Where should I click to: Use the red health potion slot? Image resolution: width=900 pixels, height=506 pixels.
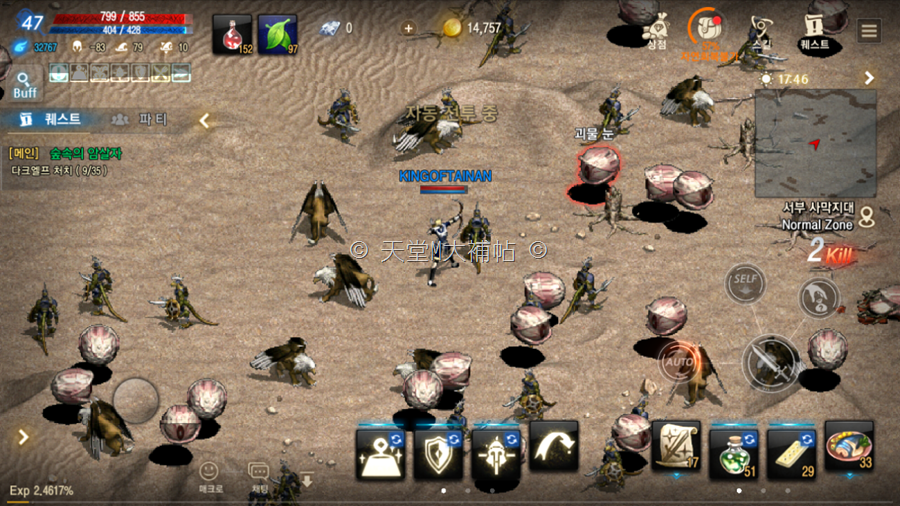232,34
